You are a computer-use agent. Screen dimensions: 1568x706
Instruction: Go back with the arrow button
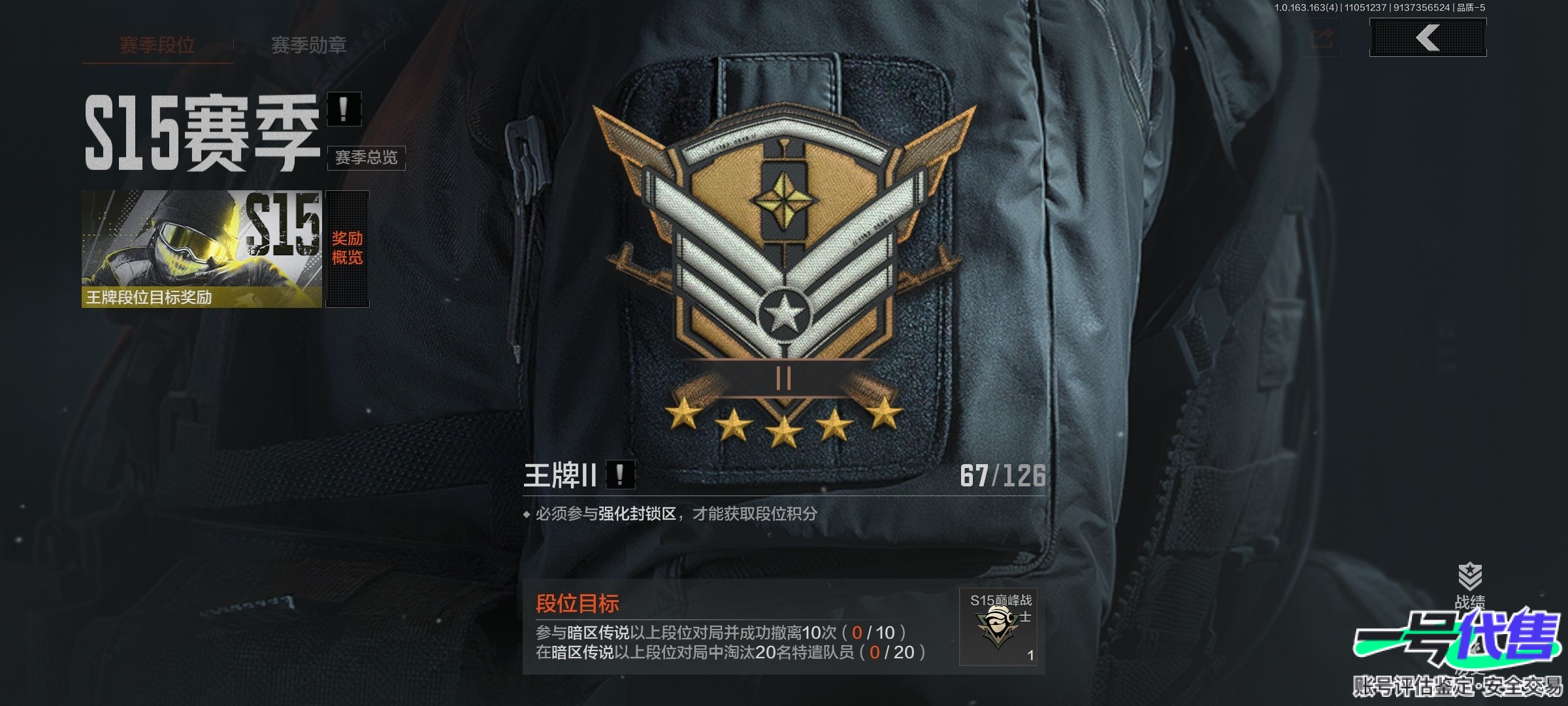(x=1428, y=37)
